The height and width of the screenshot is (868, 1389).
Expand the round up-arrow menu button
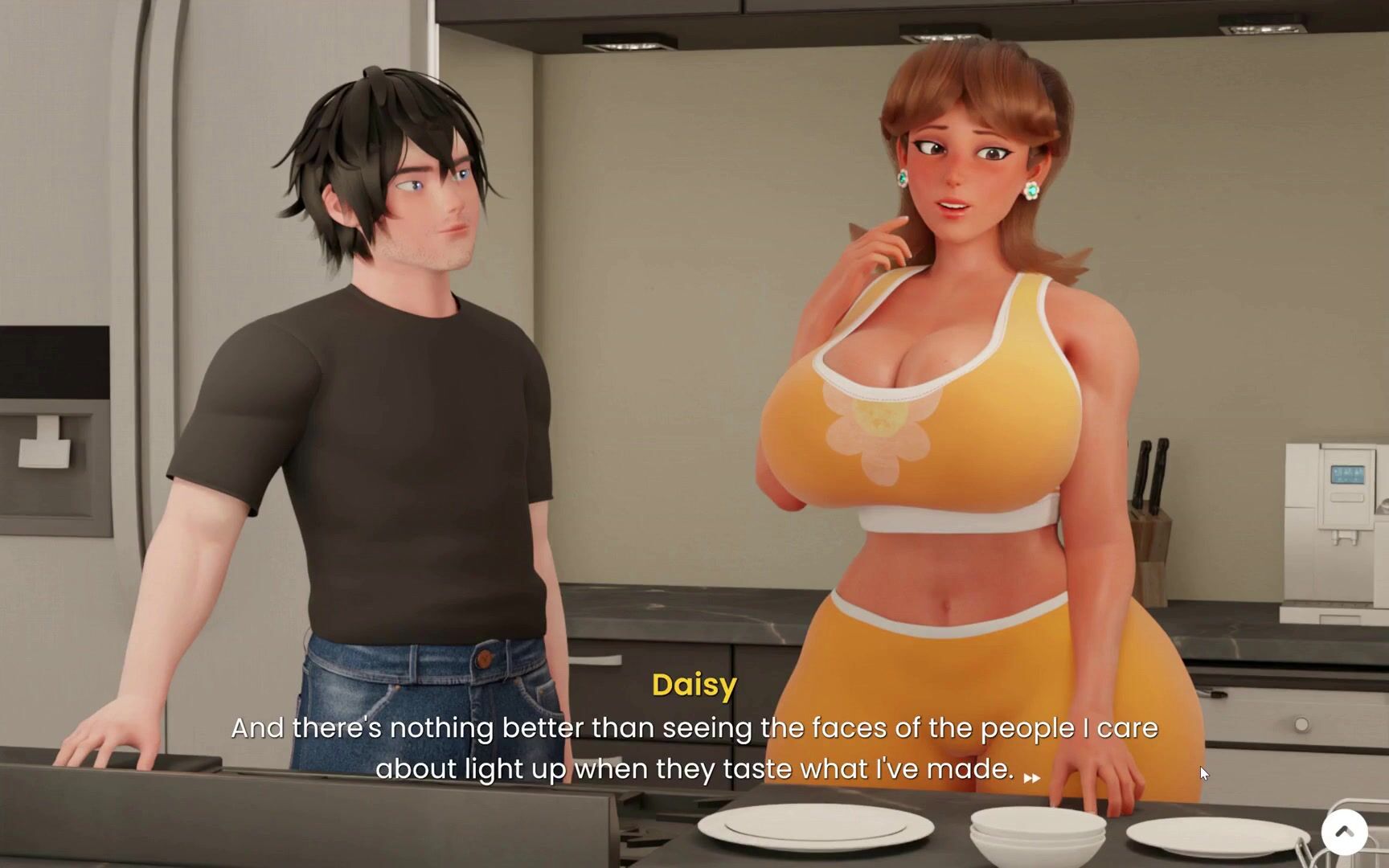tap(1344, 832)
